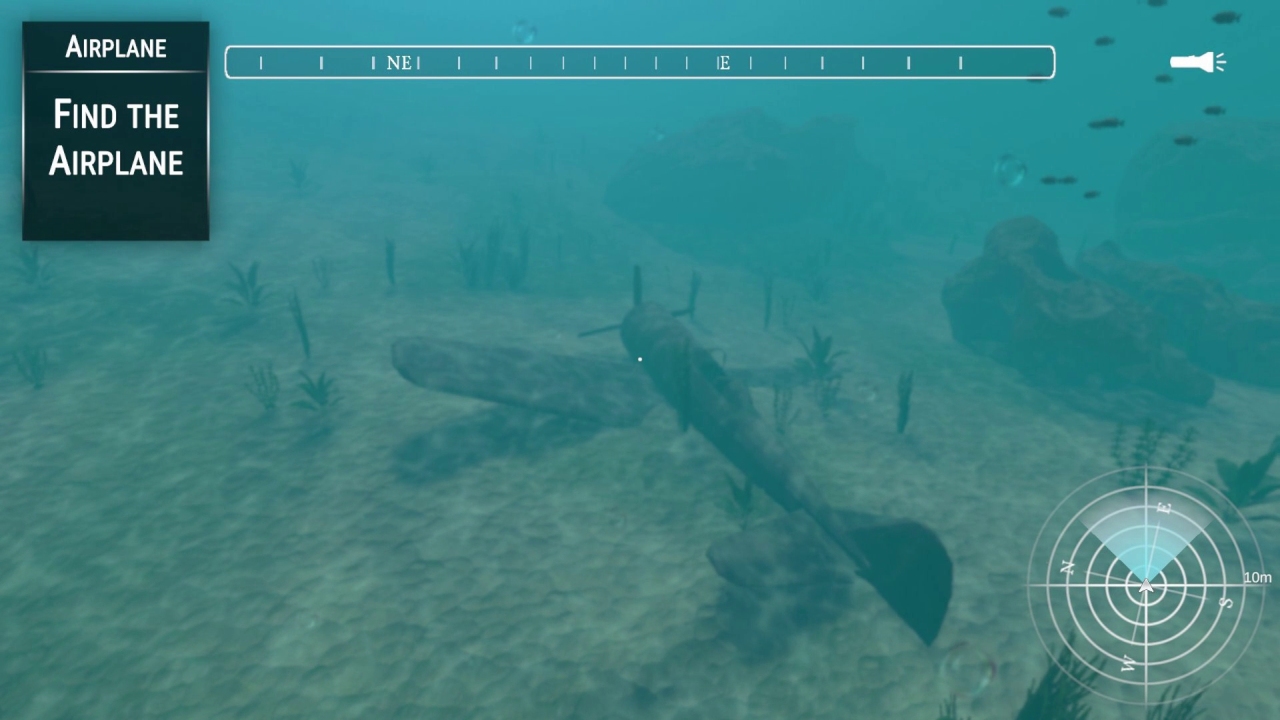
Task: Select the player arrow in the sonar center
Action: pos(1145,588)
